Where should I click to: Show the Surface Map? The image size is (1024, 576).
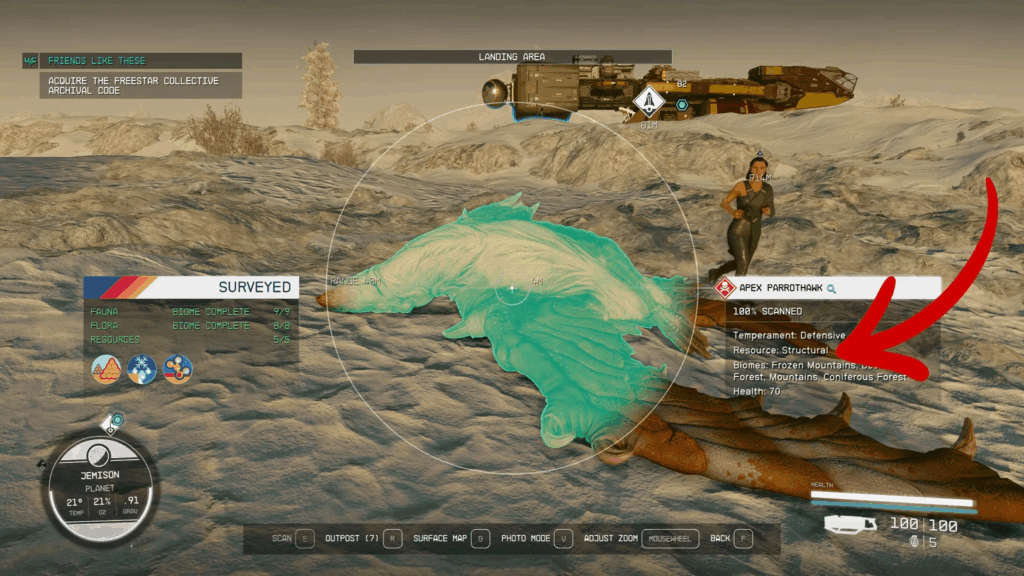coord(451,538)
